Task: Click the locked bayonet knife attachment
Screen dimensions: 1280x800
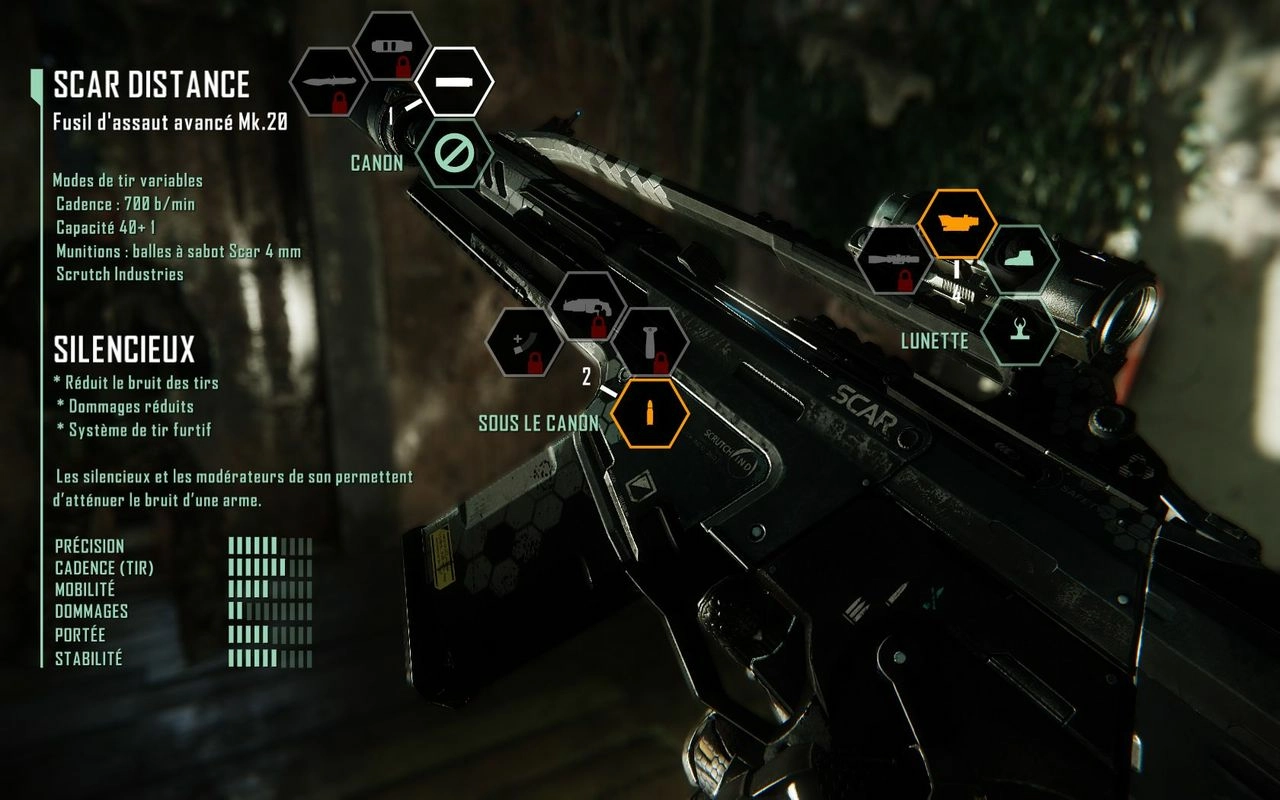Action: tap(326, 82)
